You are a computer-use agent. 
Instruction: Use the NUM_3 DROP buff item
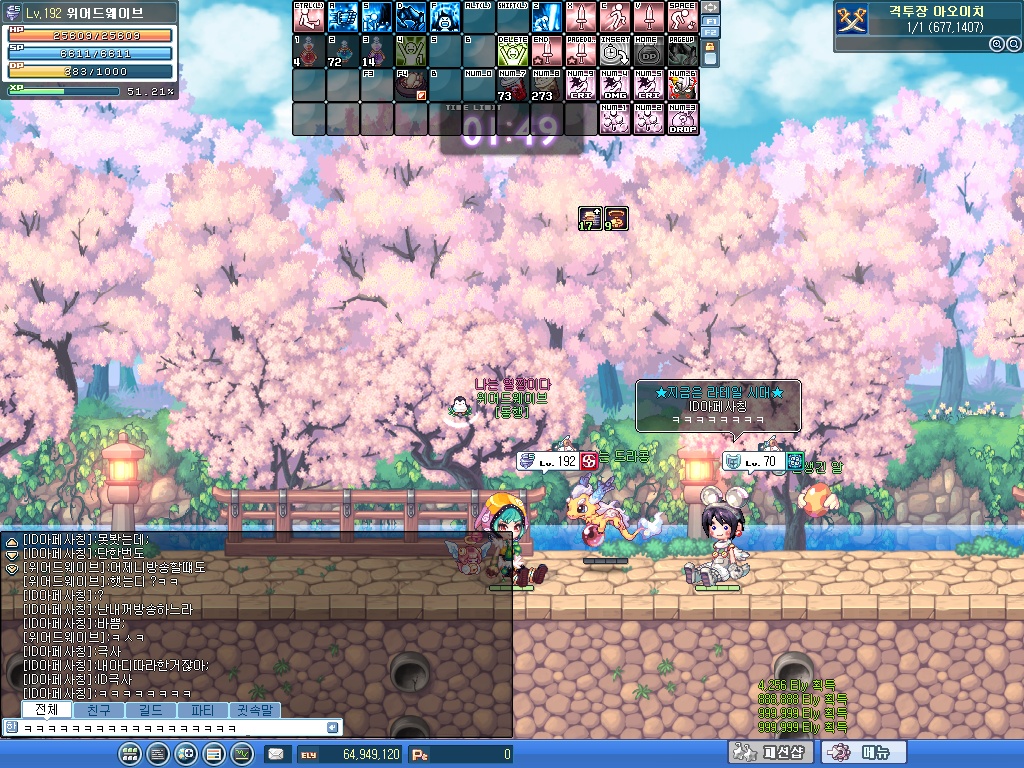683,119
